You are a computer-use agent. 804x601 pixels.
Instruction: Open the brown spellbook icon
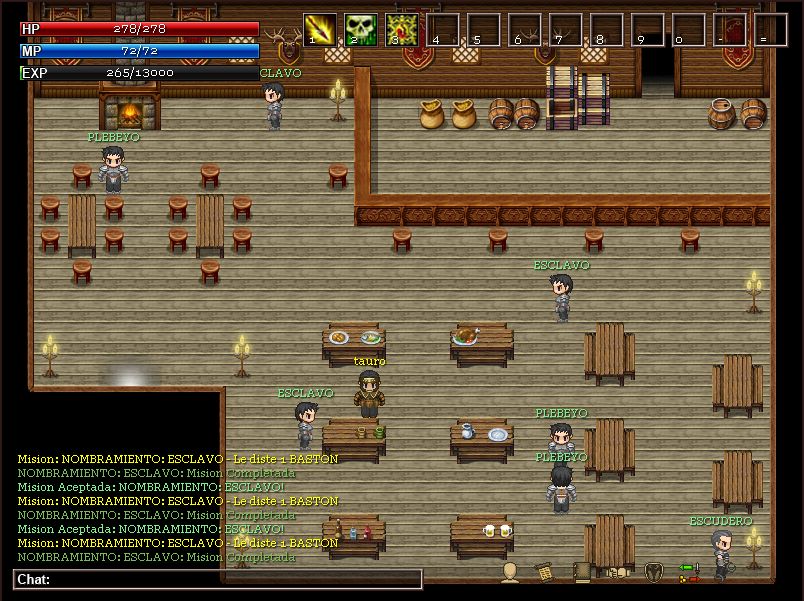pos(581,572)
